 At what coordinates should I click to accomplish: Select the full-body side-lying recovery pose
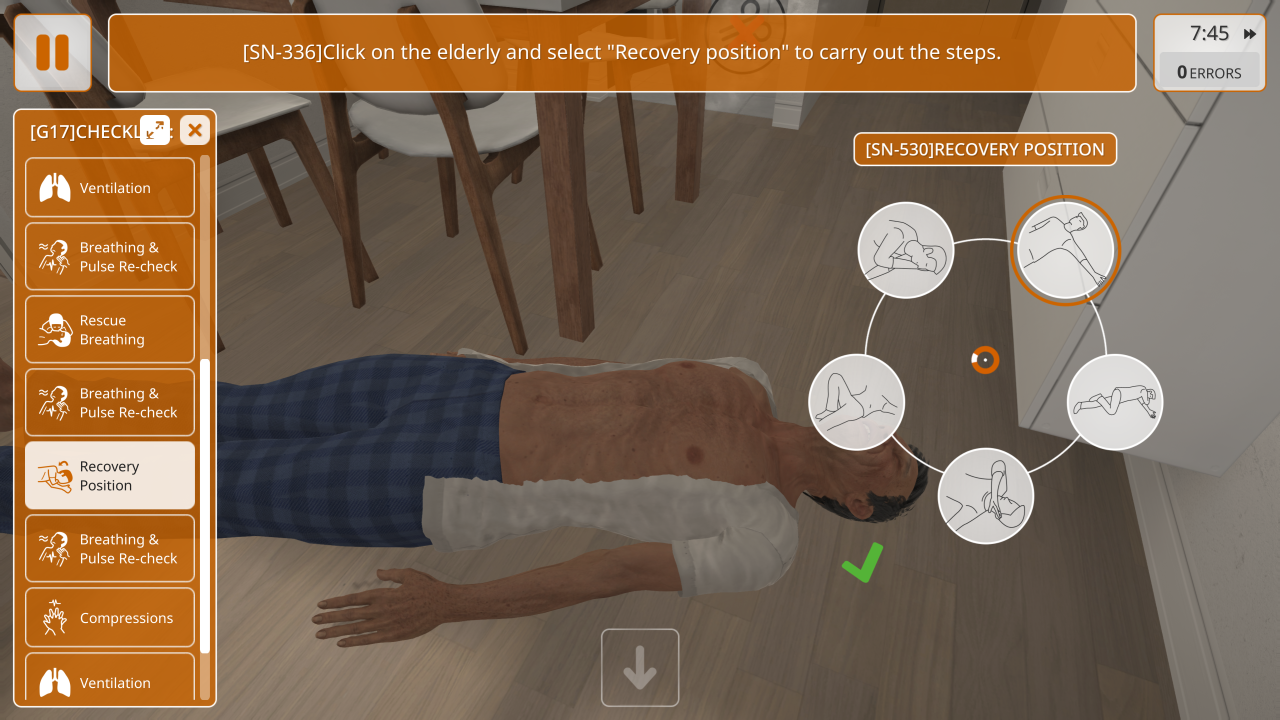click(x=1115, y=402)
